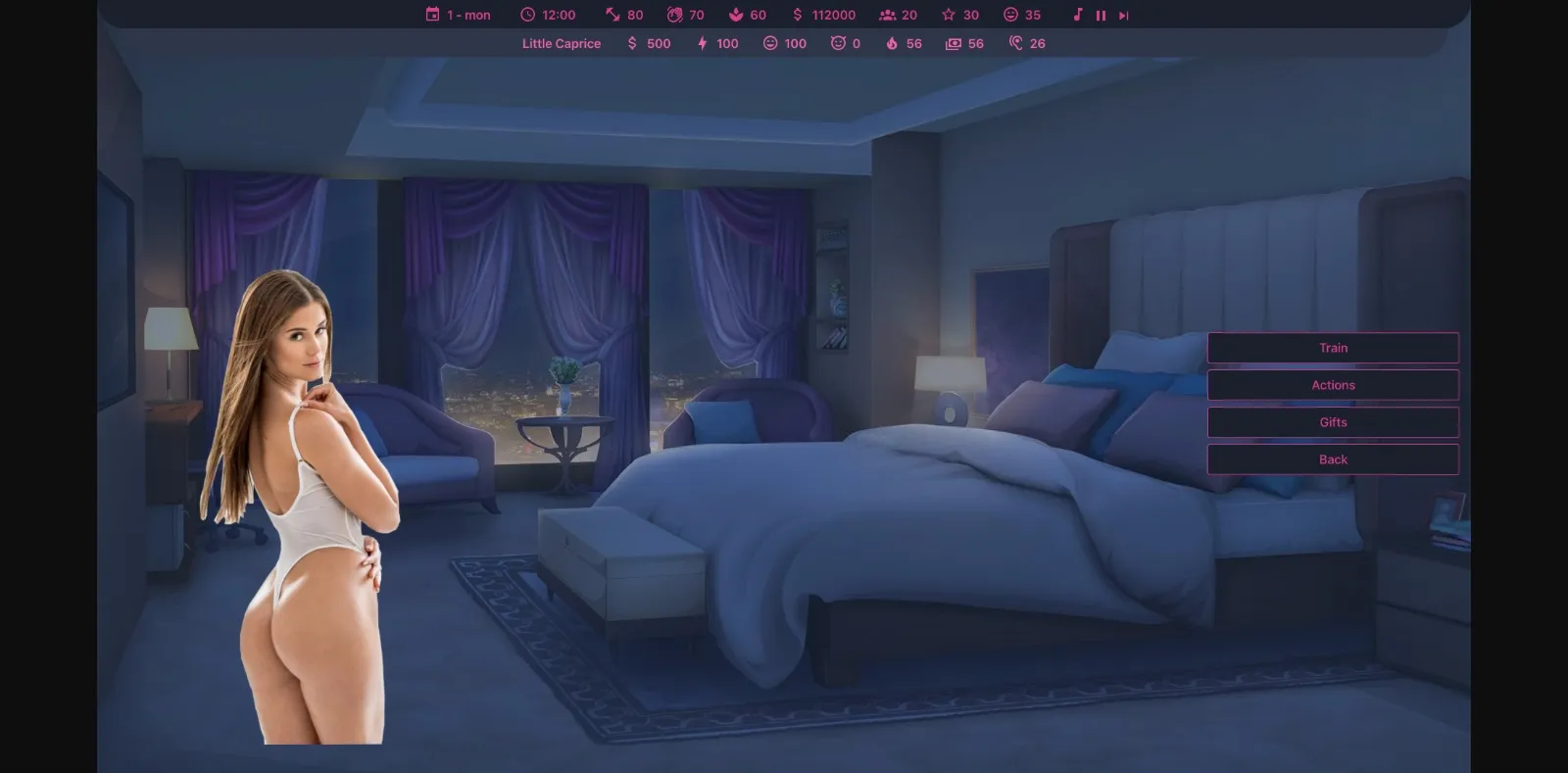Open the Train menu
Screen dimensions: 1568x773
click(1333, 347)
